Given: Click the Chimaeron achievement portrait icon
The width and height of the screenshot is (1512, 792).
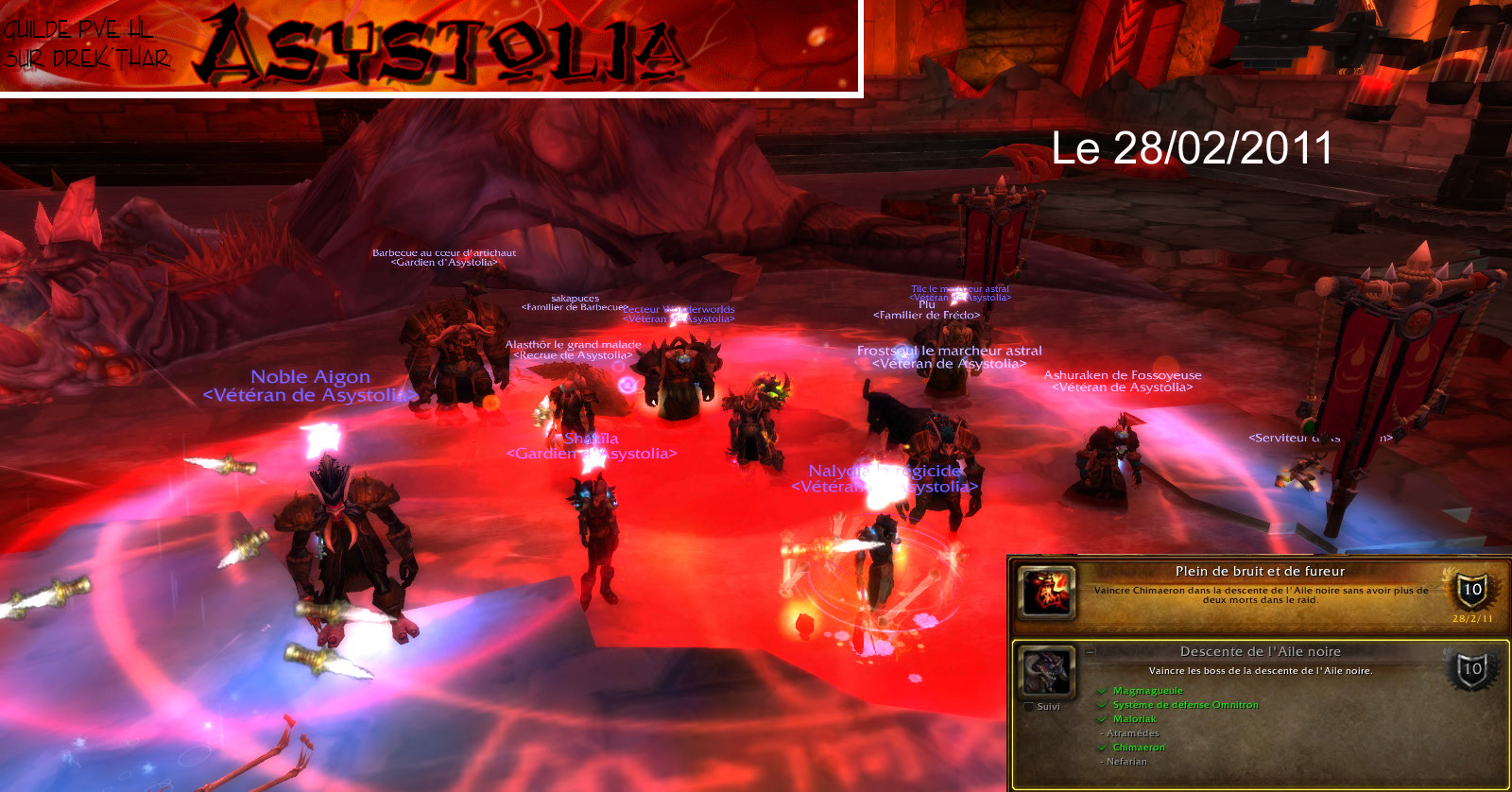Looking at the screenshot, I should tap(1047, 592).
